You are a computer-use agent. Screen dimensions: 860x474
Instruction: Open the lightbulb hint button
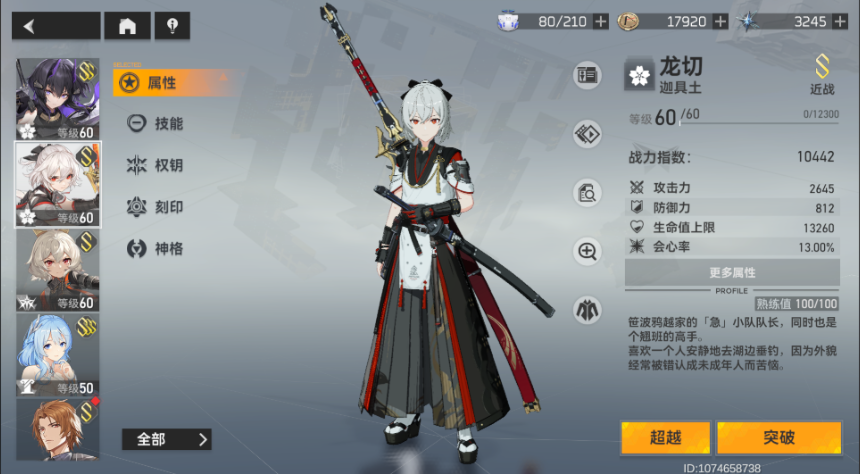click(171, 26)
